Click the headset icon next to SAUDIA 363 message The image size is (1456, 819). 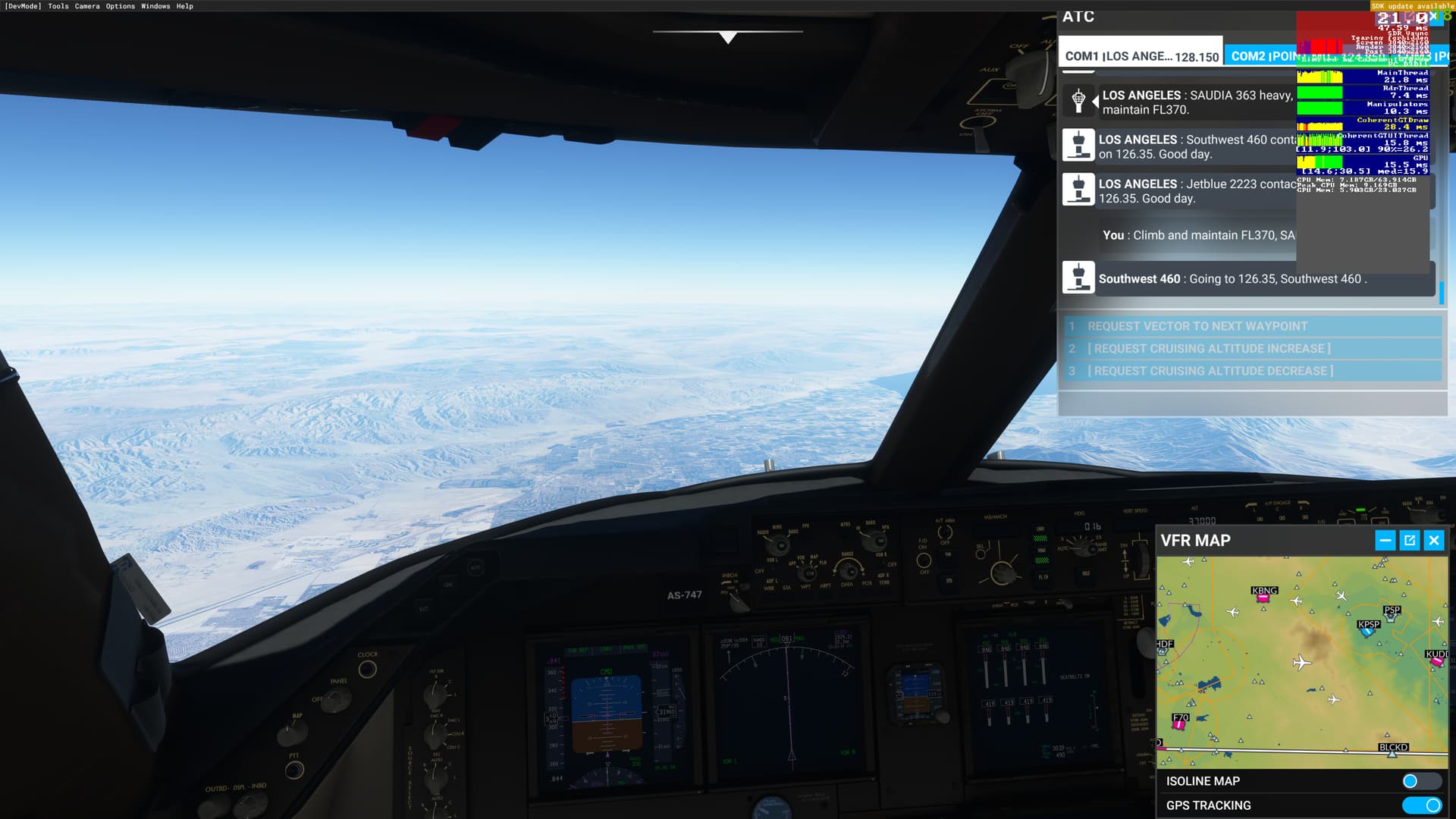click(x=1078, y=99)
